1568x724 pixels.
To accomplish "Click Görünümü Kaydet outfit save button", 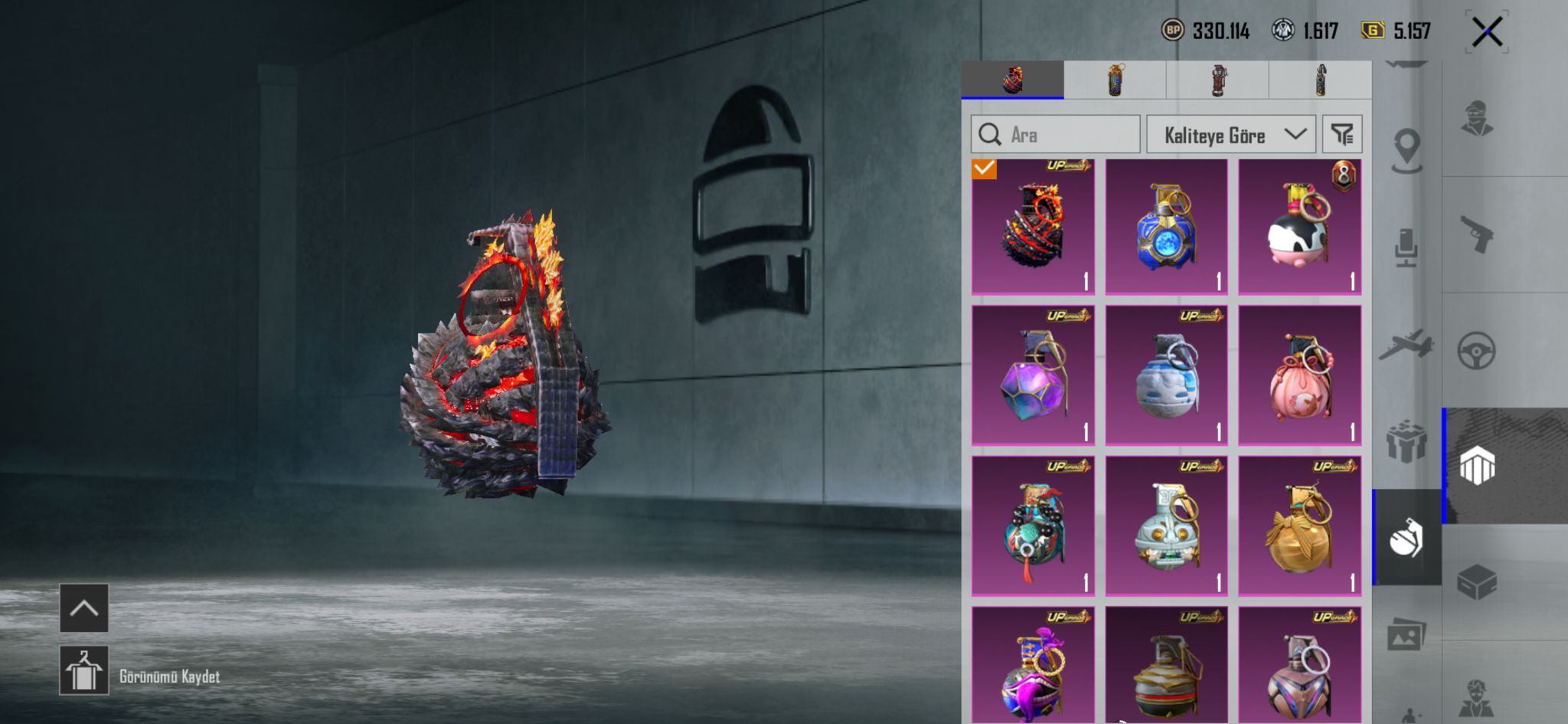I will point(84,670).
